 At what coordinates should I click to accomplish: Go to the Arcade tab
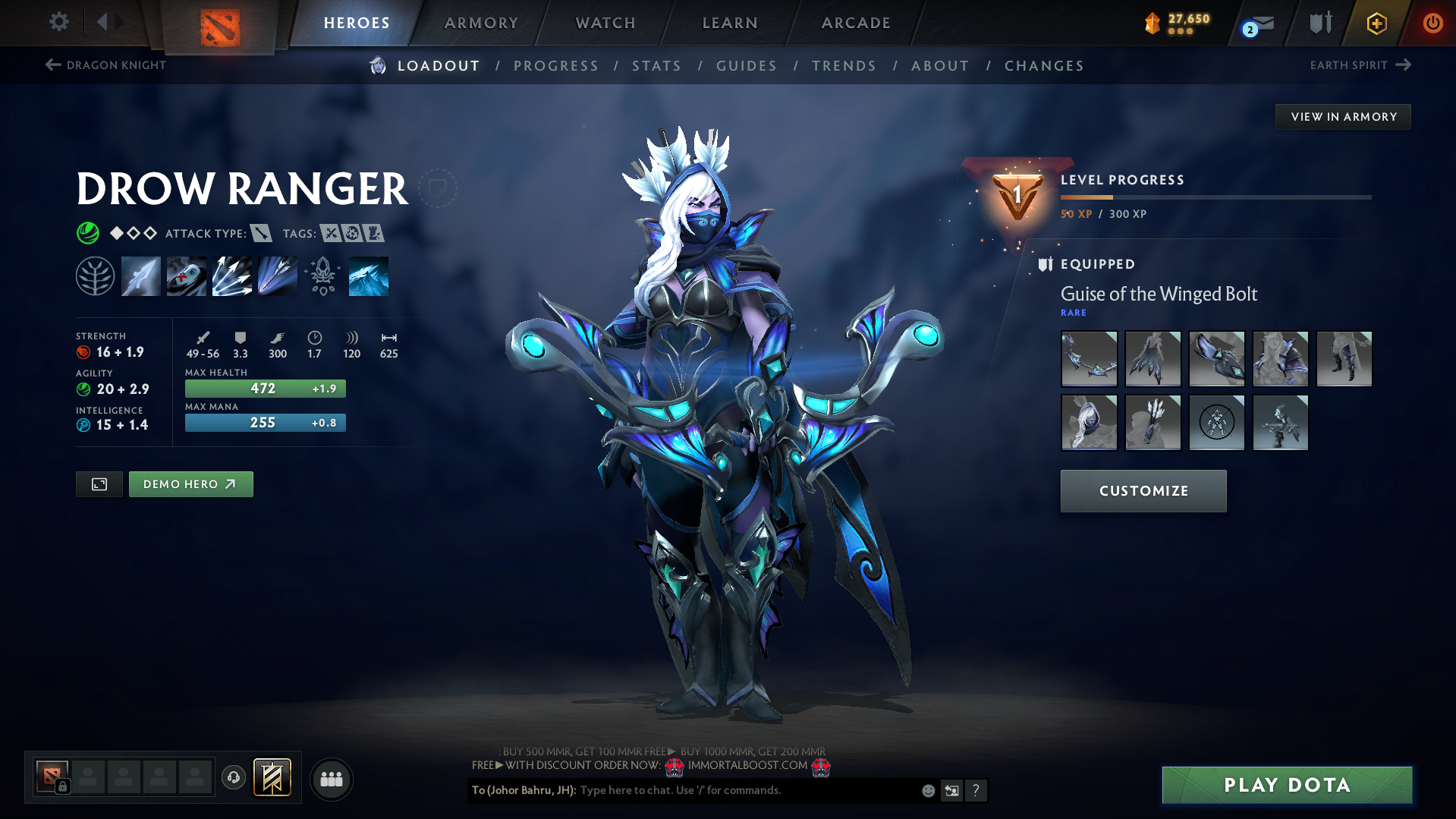click(x=856, y=23)
